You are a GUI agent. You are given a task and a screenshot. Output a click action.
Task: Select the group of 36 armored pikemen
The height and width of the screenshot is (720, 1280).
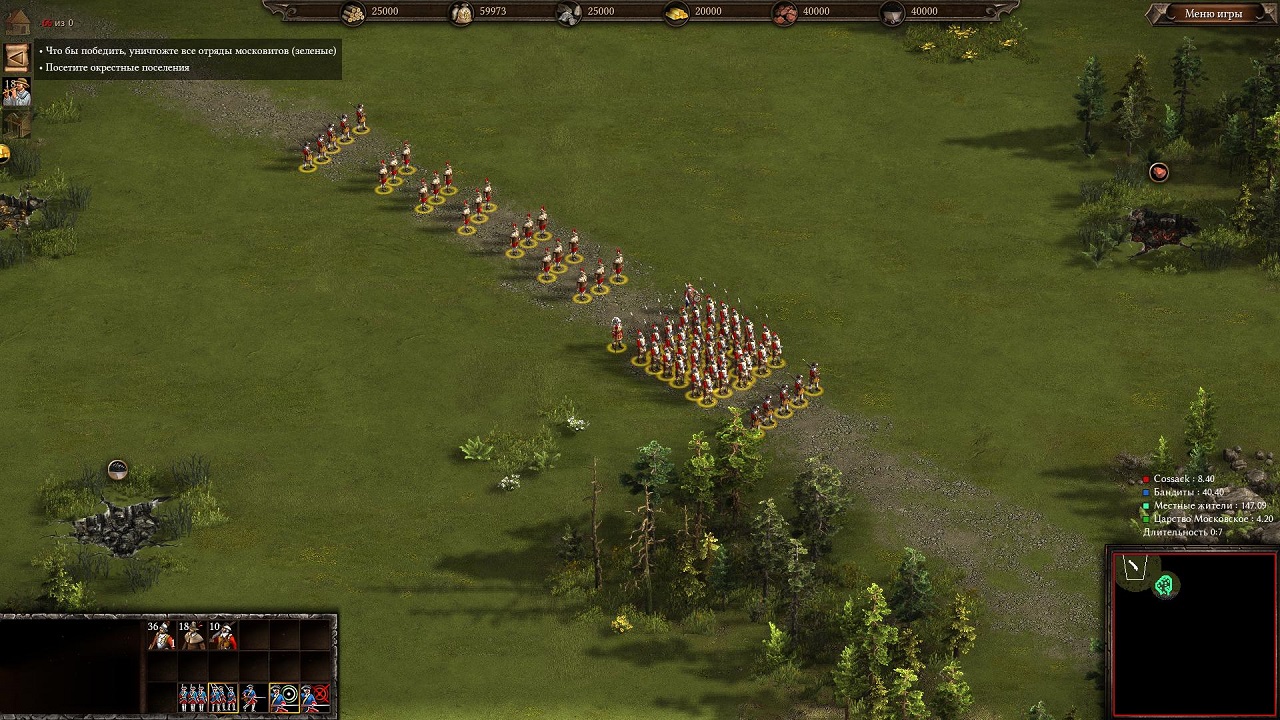point(161,635)
